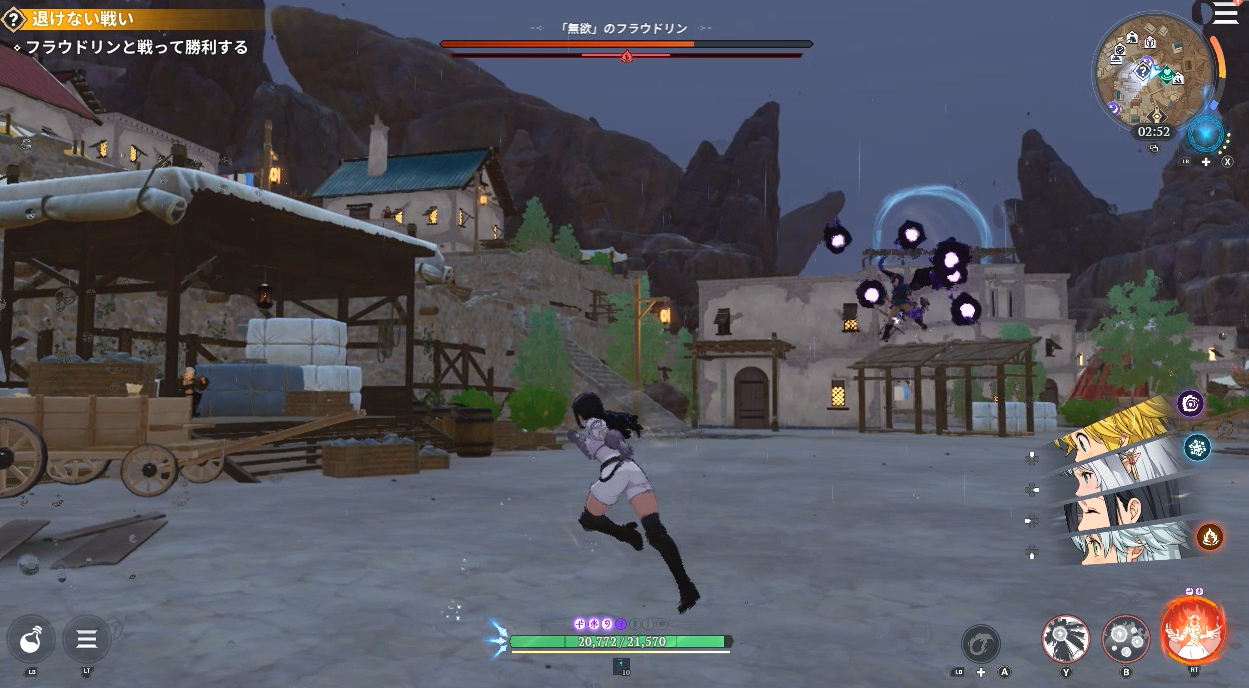Viewport: 1249px width, 688px height.
Task: Click the quest tracker header 退けない戦い
Action: click(80, 18)
